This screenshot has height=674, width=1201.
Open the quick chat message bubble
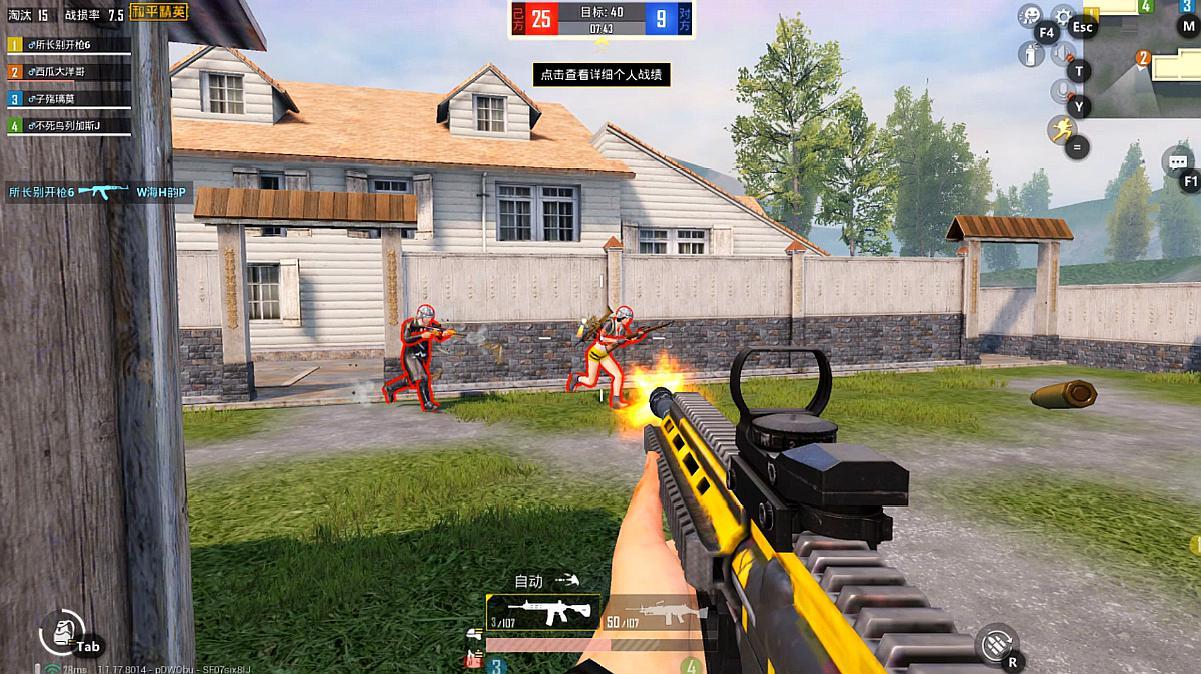(1177, 161)
